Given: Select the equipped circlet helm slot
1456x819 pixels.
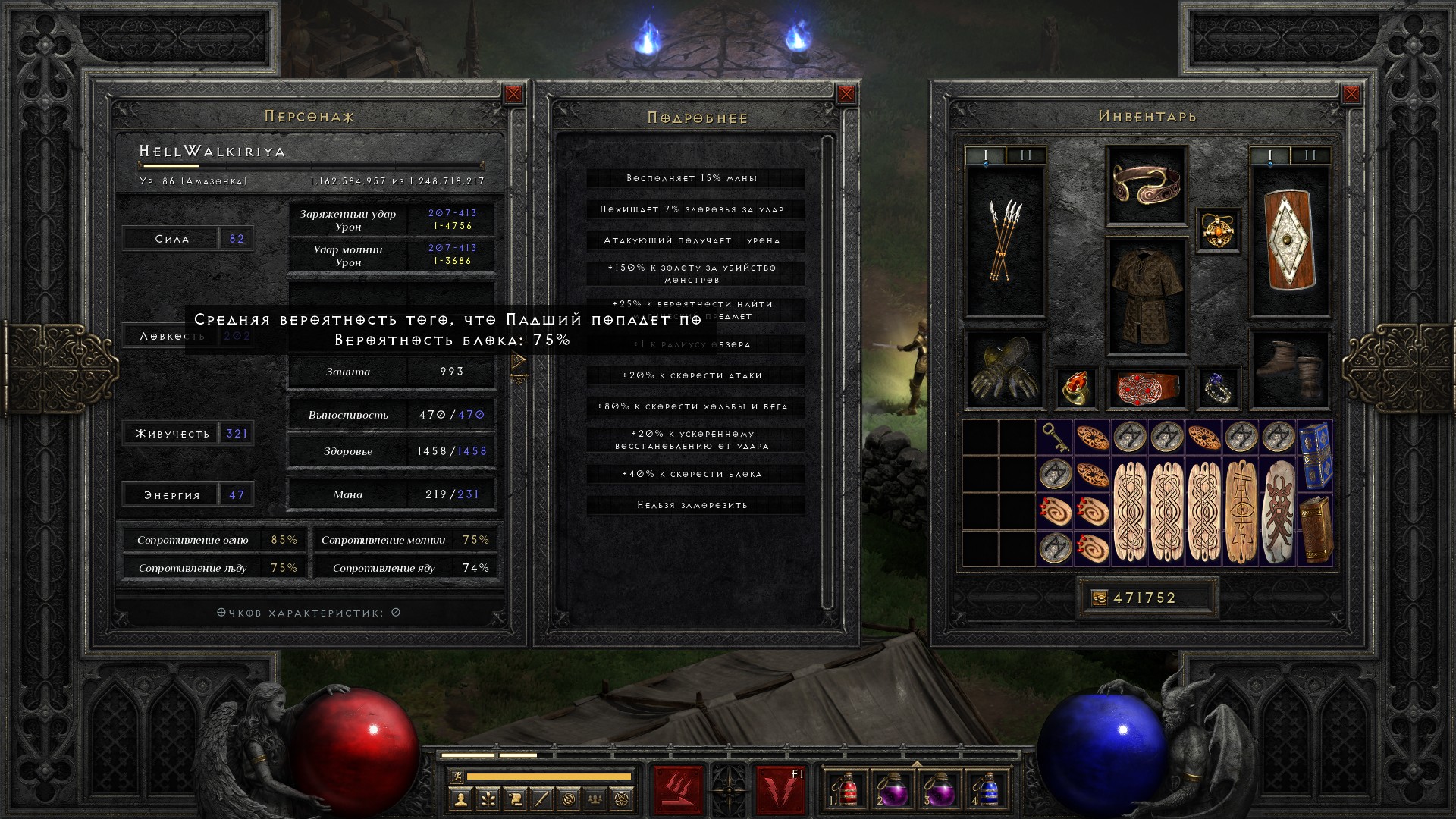Looking at the screenshot, I should point(1146,184).
